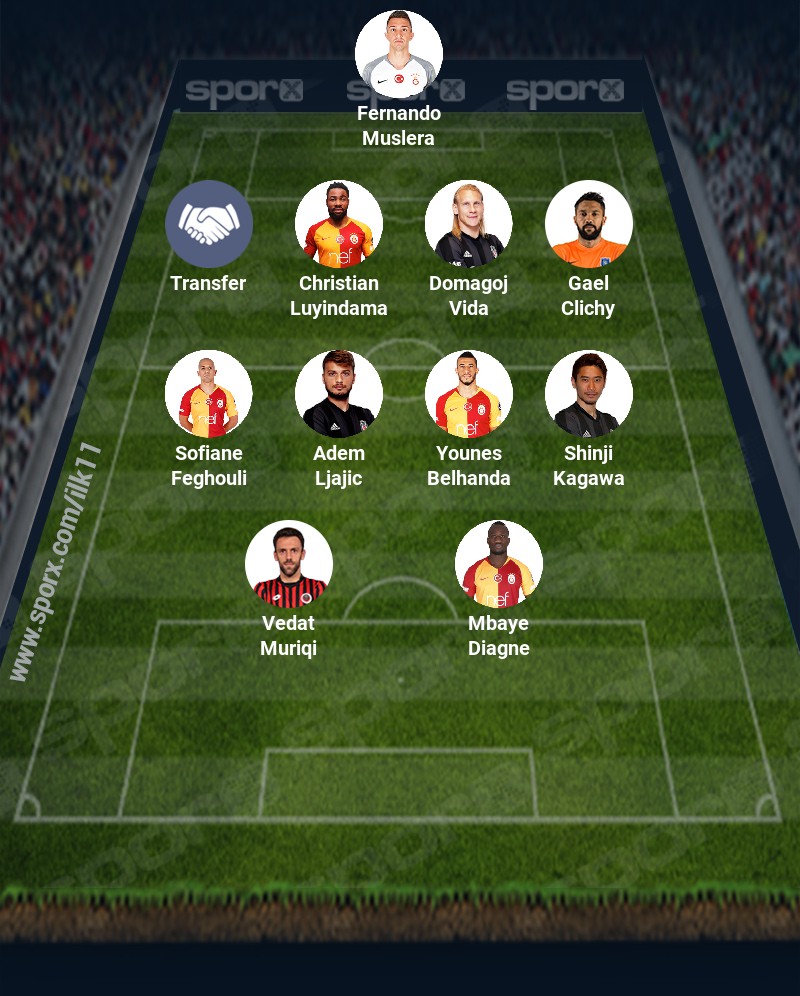
Task: Select Shinji Kagawa's portrait
Action: click(x=589, y=394)
